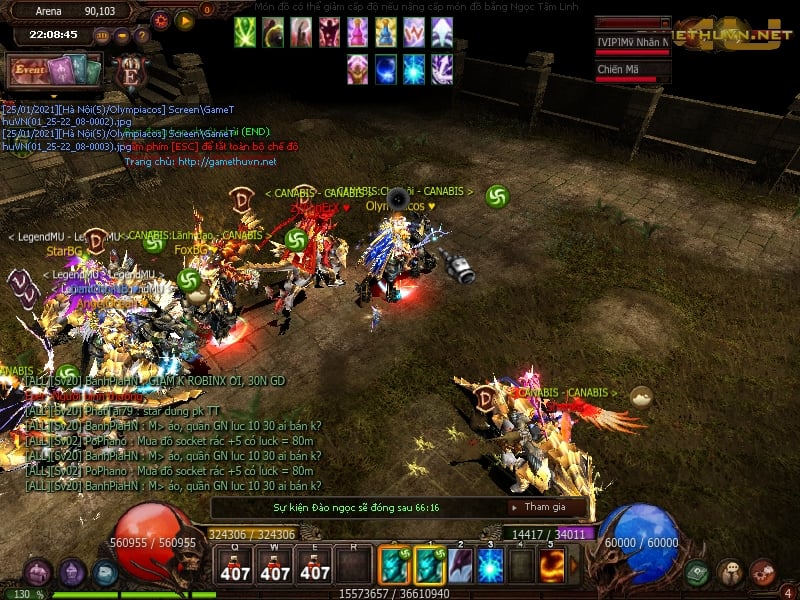Use the Q potion slot
The image size is (800, 600).
(235, 566)
